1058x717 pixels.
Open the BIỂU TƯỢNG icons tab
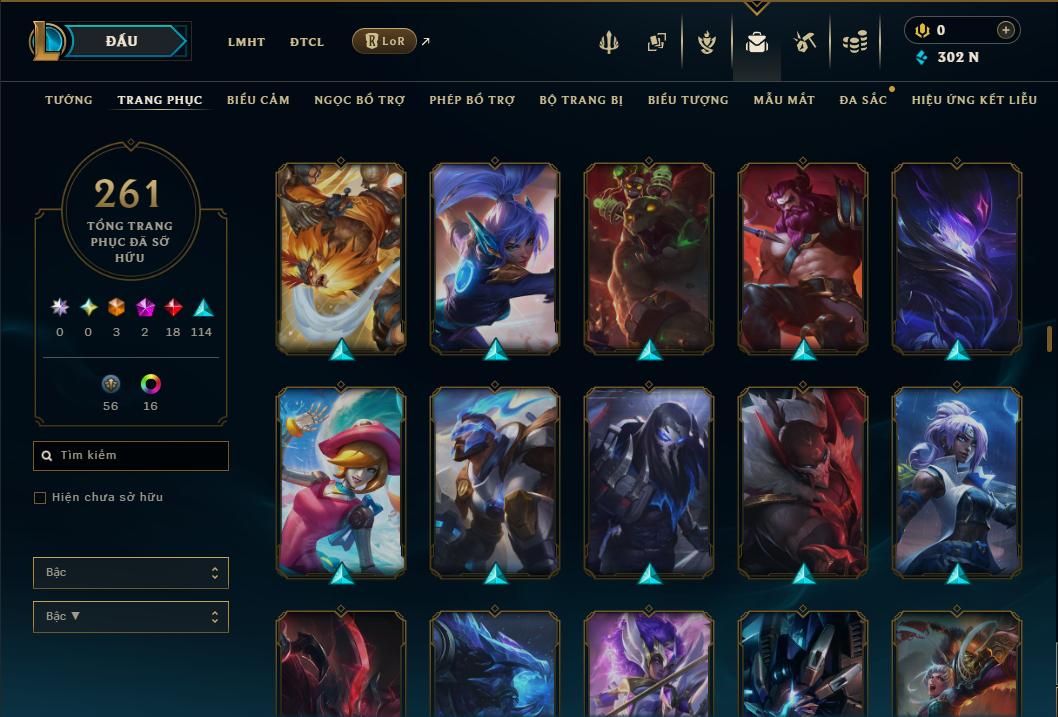[x=688, y=100]
